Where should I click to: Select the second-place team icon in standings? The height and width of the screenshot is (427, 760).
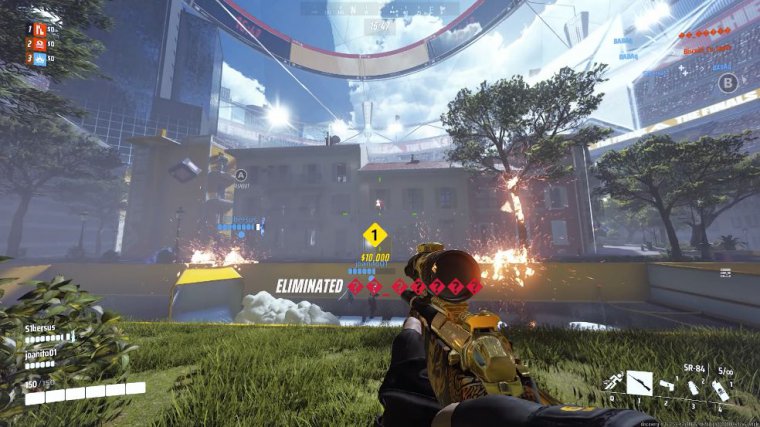[x=40, y=44]
